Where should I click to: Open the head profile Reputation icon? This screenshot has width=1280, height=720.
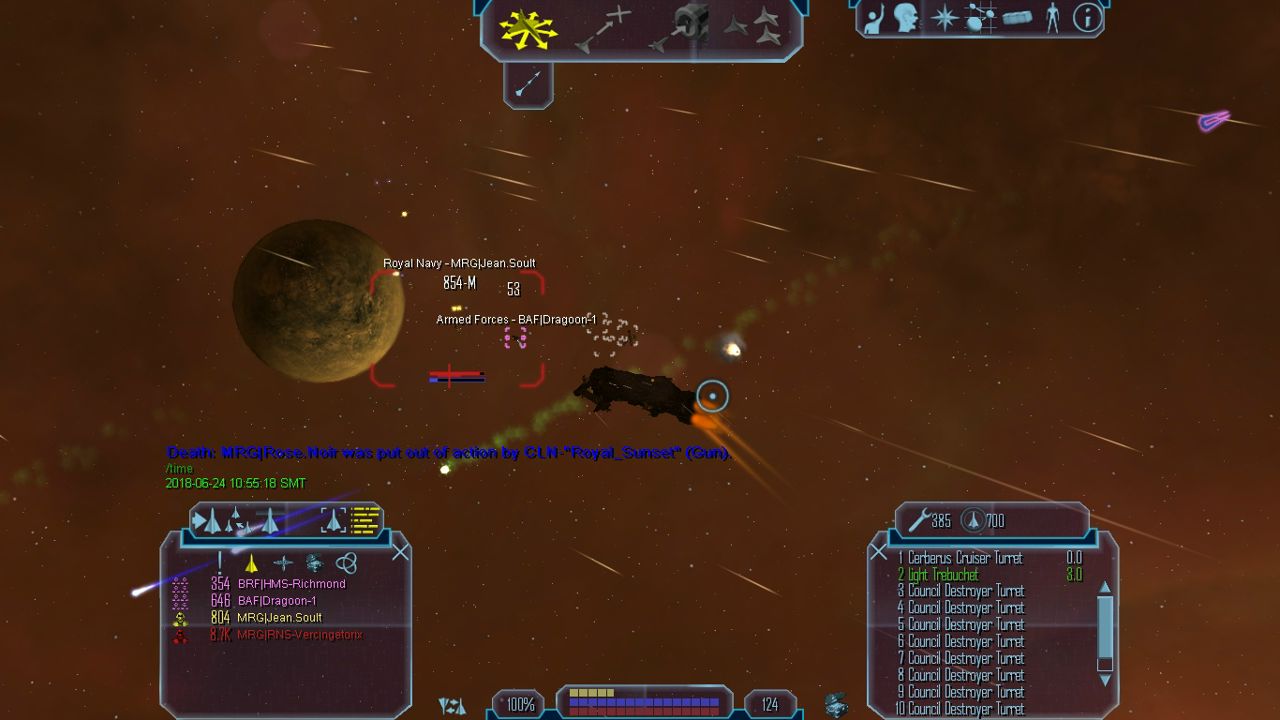(x=908, y=18)
